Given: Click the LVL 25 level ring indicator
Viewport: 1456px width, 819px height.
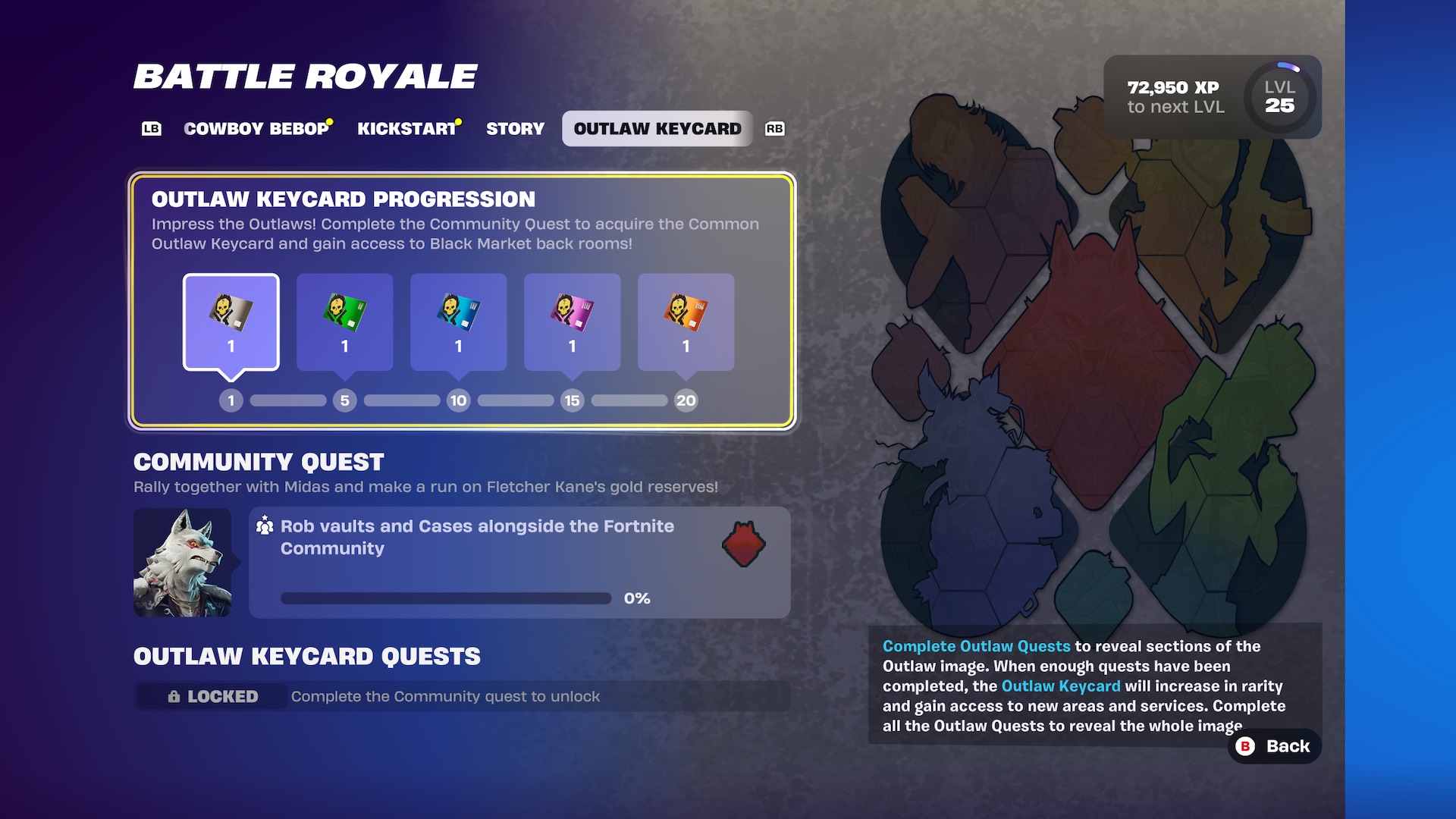Looking at the screenshot, I should (x=1279, y=96).
